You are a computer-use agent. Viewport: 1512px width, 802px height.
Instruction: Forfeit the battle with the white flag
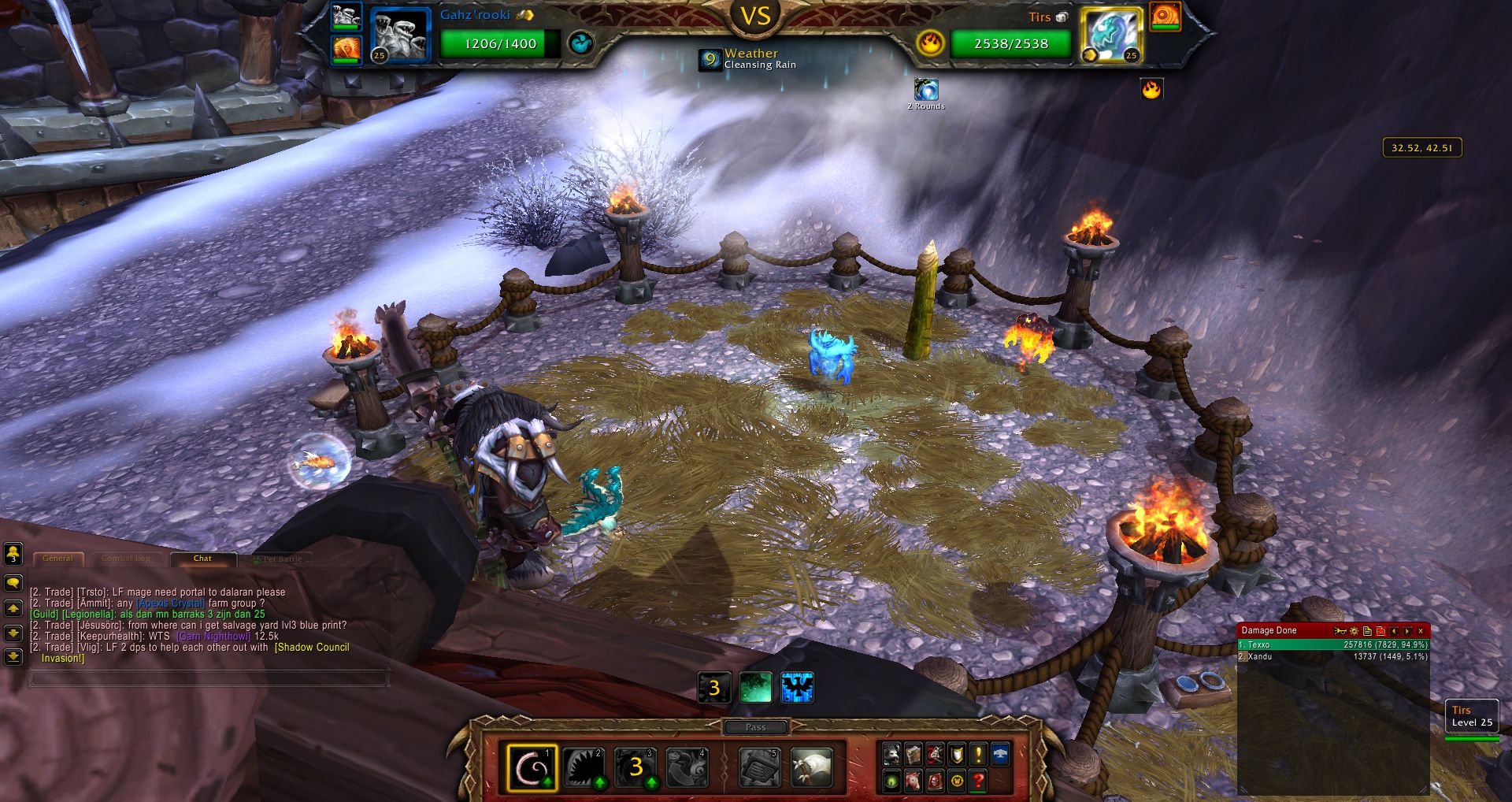click(x=811, y=767)
